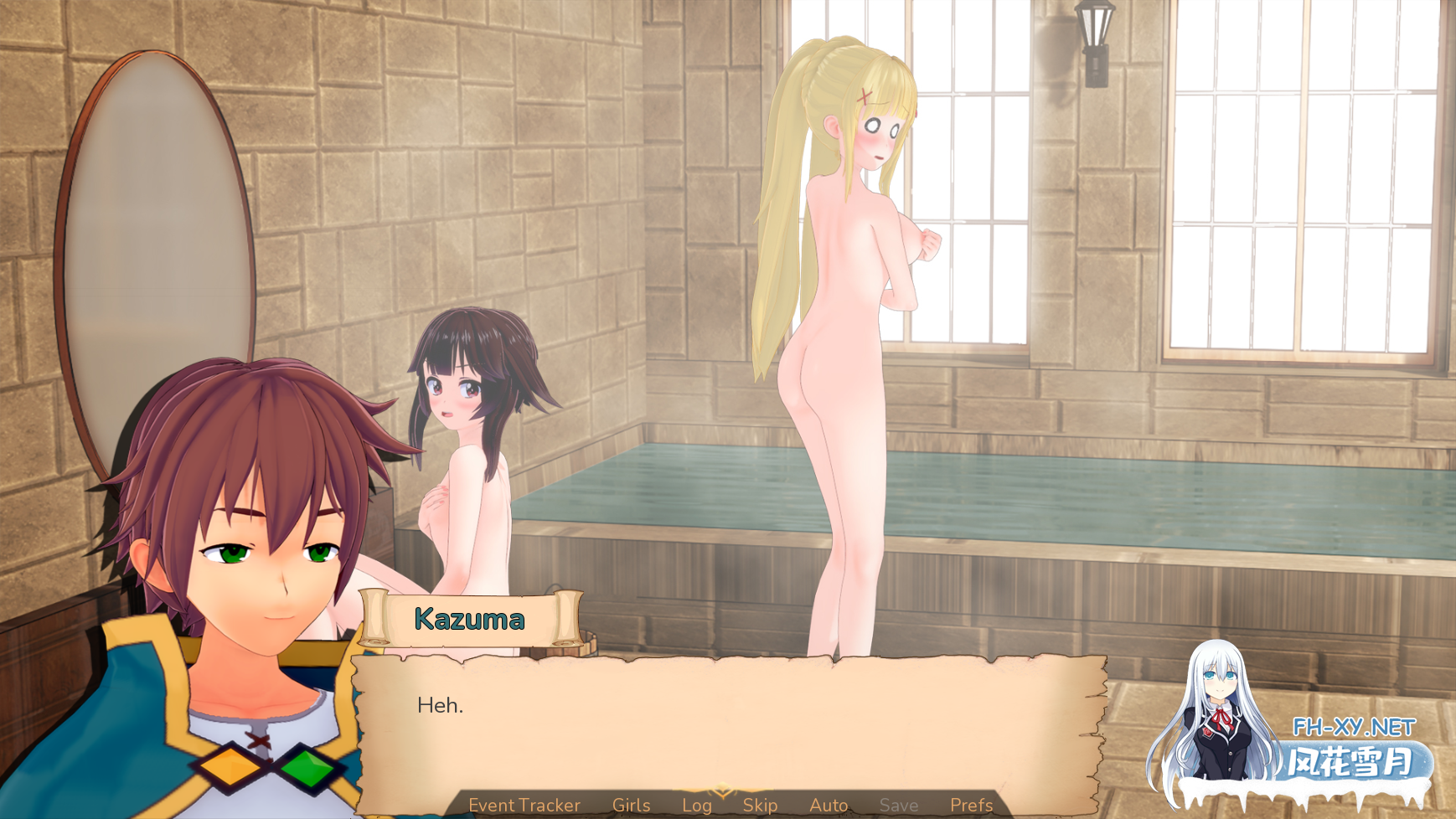Click the blonde girl standing by the bath
The height and width of the screenshot is (819, 1456).
[838, 335]
